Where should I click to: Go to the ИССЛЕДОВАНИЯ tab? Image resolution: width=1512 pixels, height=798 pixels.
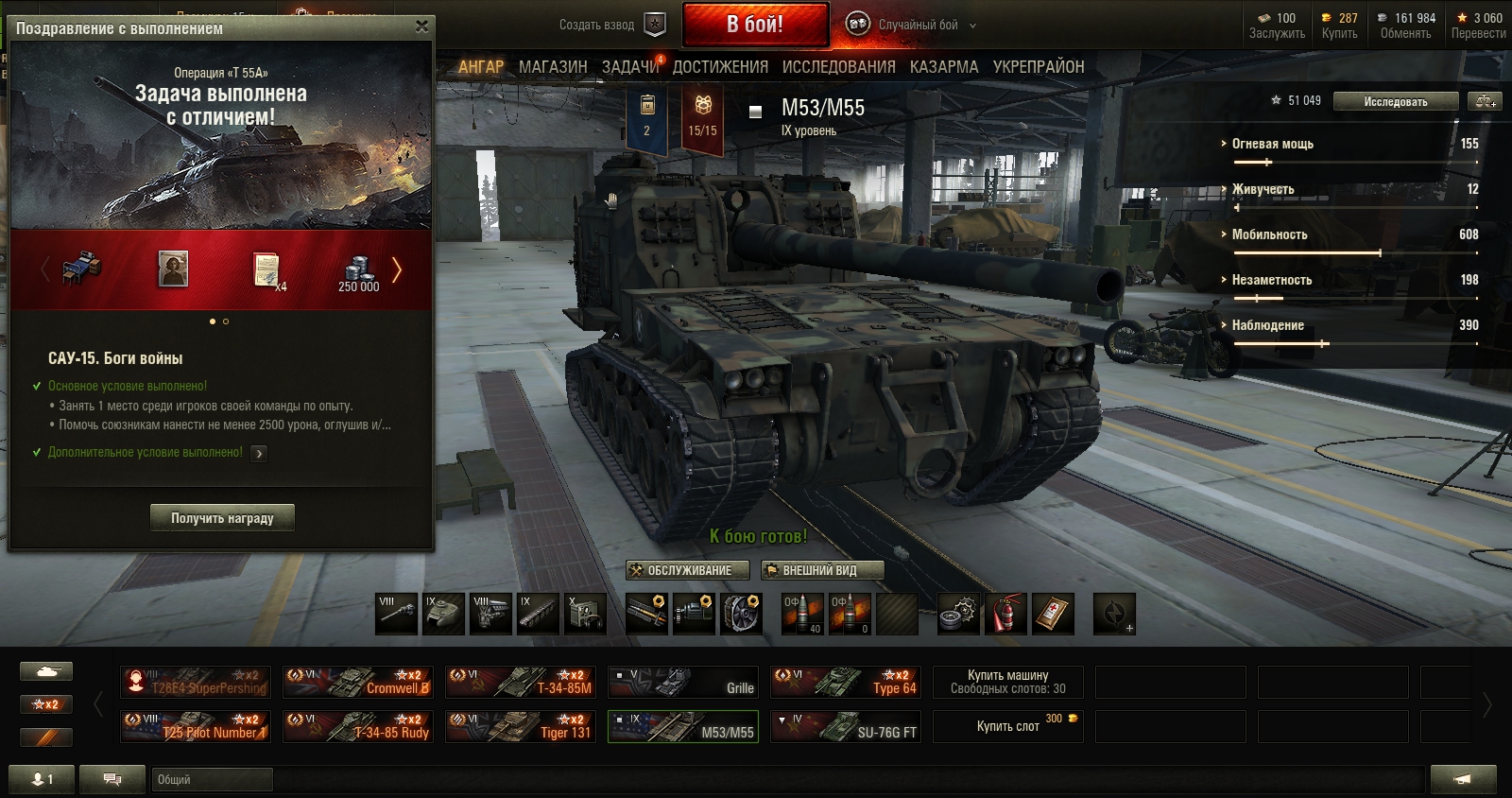[x=838, y=67]
